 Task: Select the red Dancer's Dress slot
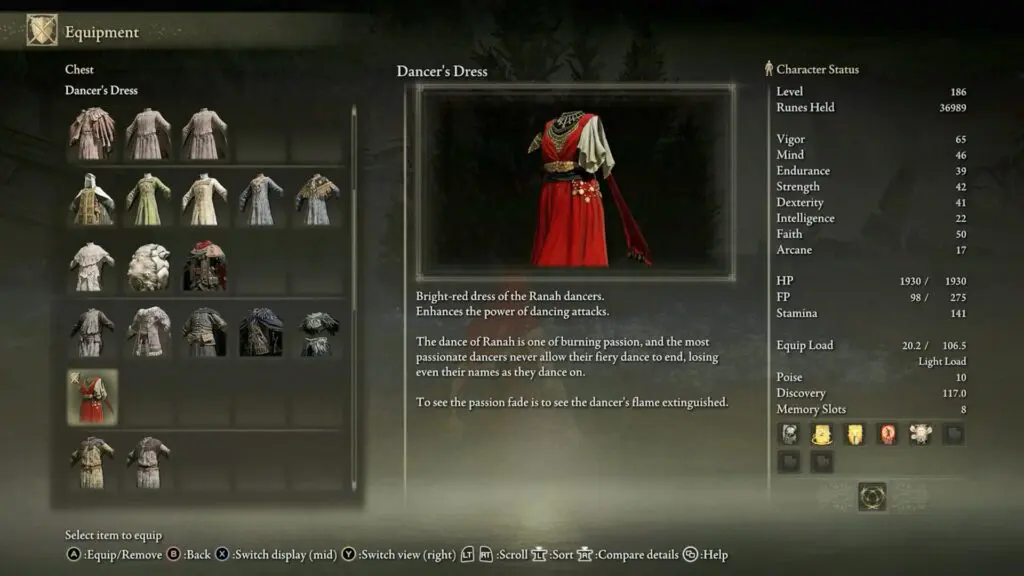(x=92, y=396)
